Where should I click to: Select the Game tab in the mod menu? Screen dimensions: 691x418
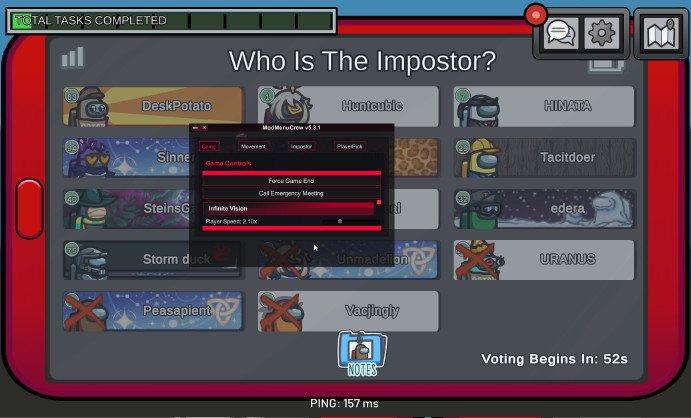click(208, 146)
